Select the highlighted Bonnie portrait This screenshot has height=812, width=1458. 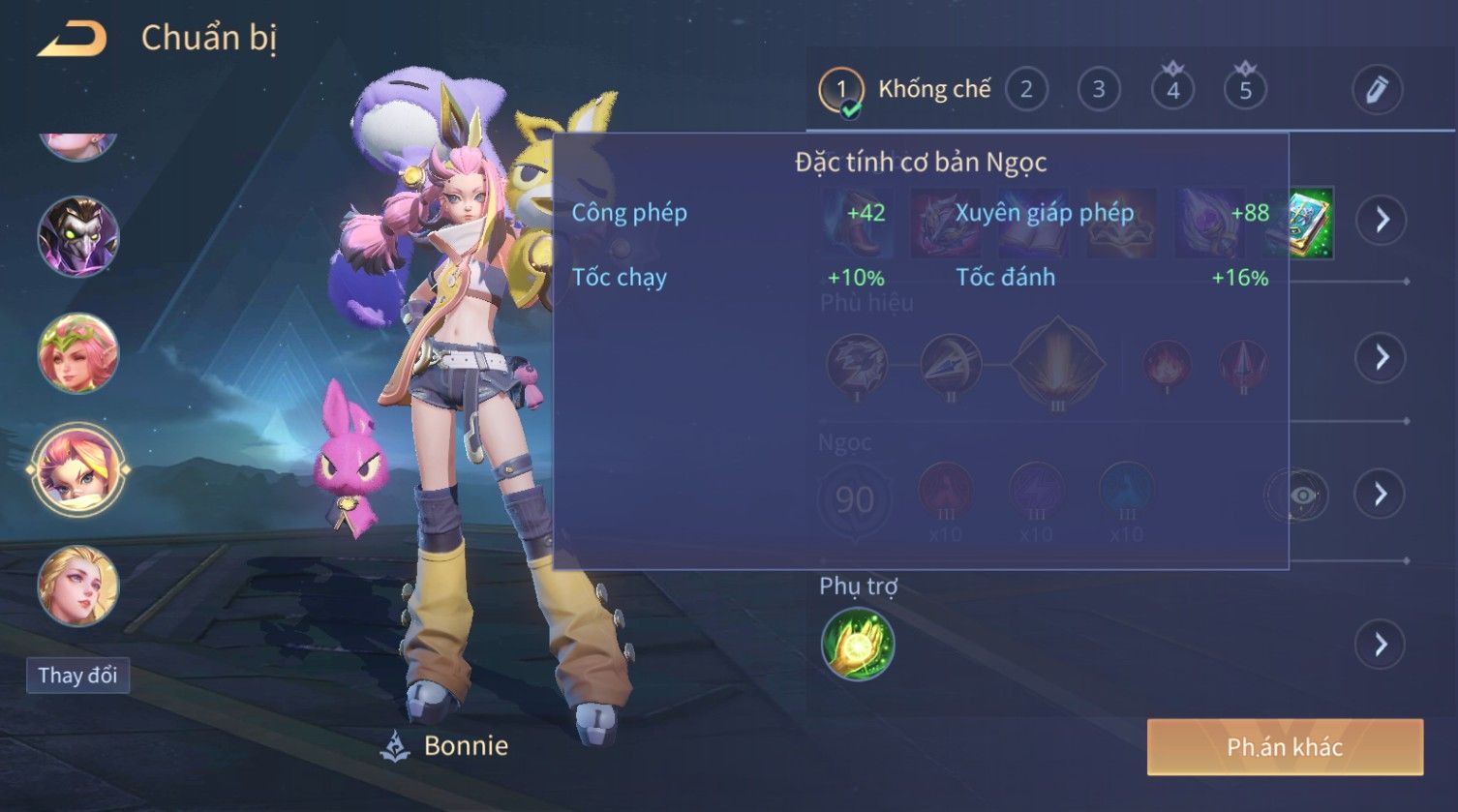(77, 470)
